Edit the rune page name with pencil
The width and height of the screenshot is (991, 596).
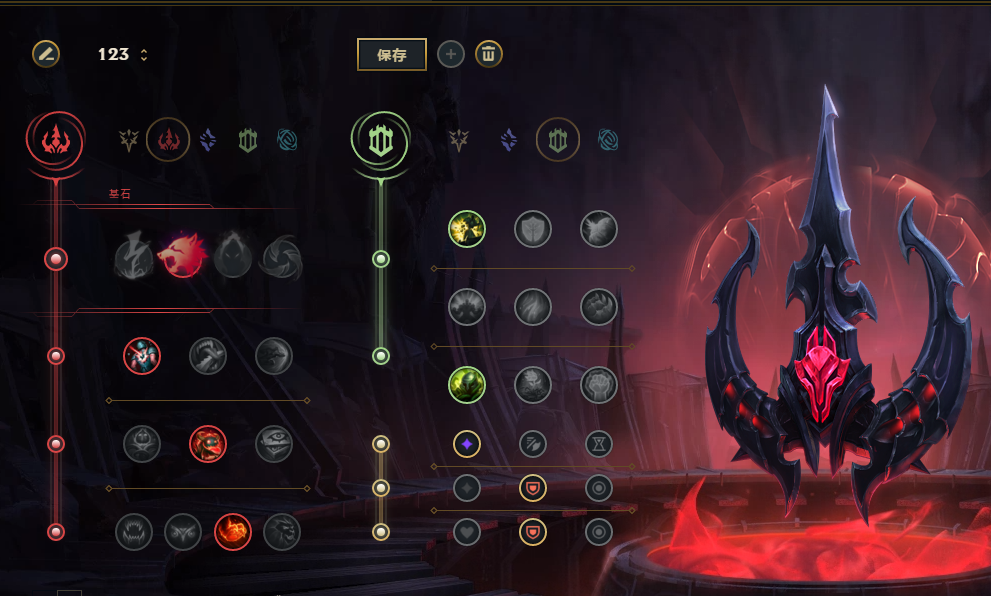pos(45,54)
